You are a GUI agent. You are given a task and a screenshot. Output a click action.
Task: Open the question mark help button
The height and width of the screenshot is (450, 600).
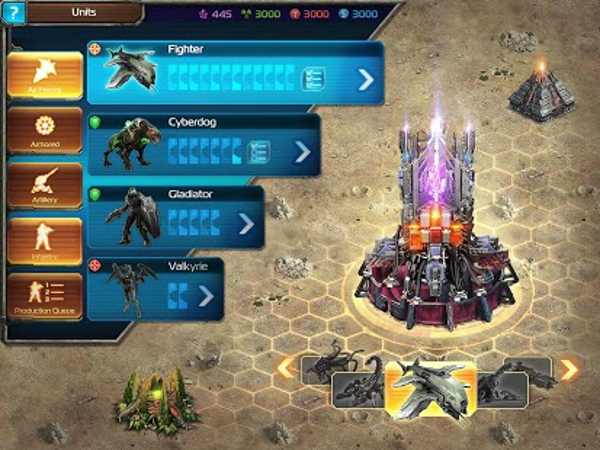click(13, 13)
